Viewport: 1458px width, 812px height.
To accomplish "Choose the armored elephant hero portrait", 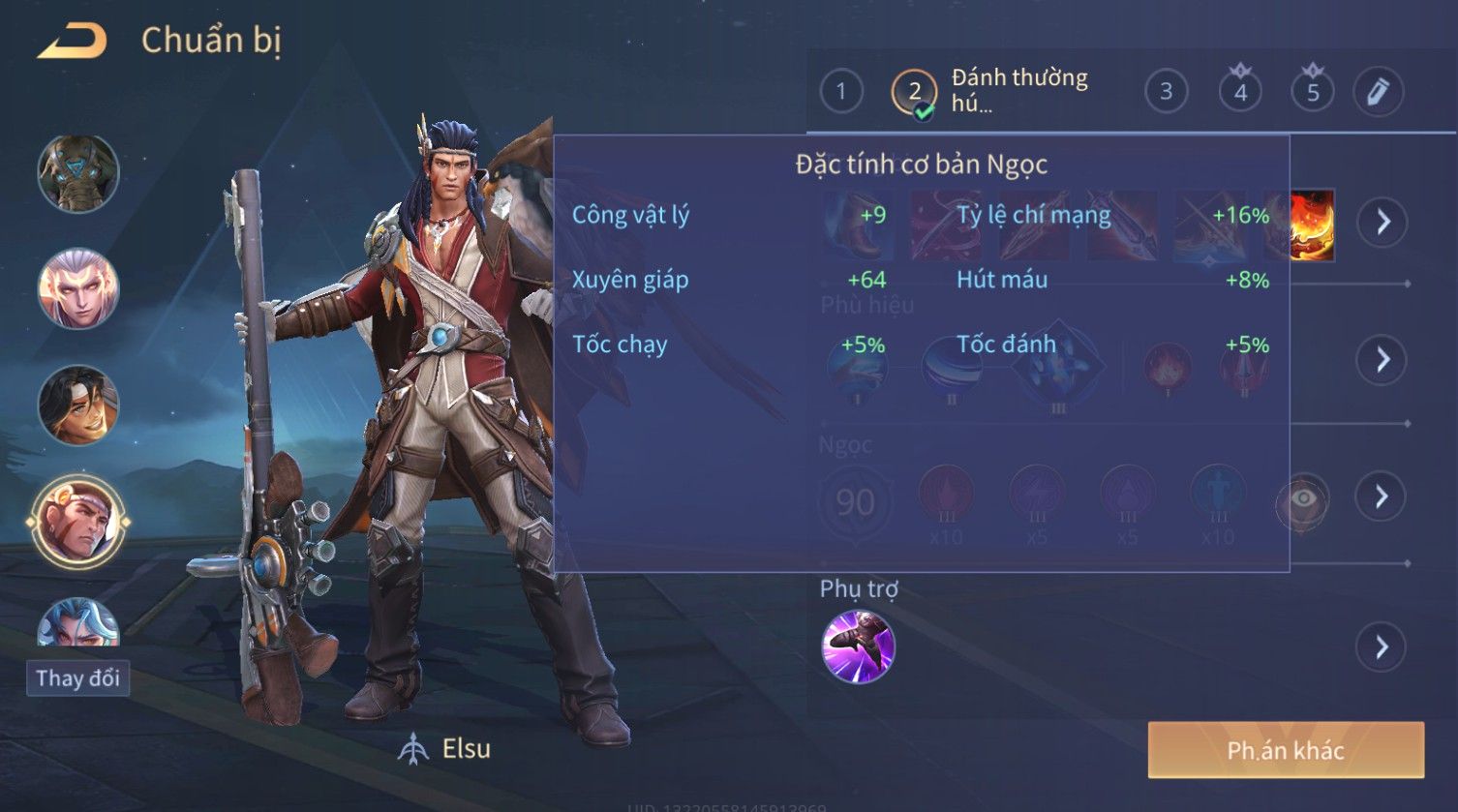I will (78, 174).
